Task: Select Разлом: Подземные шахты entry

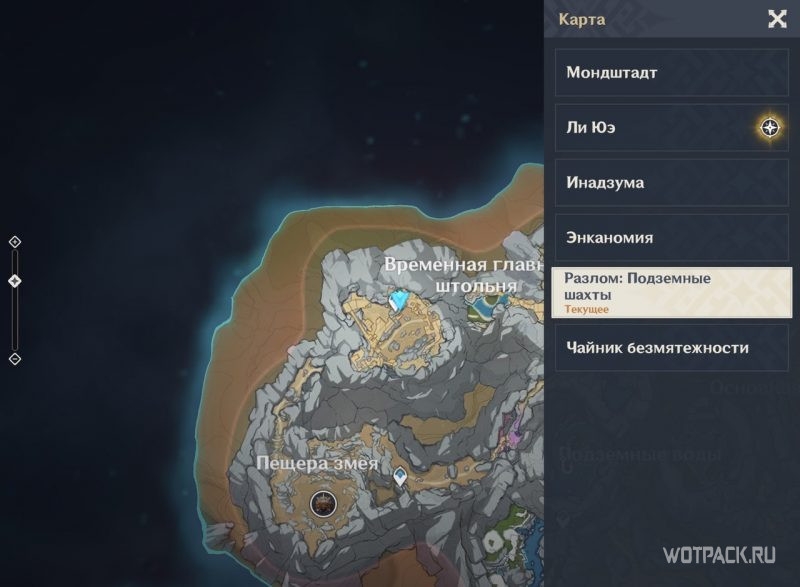Action: tap(671, 293)
